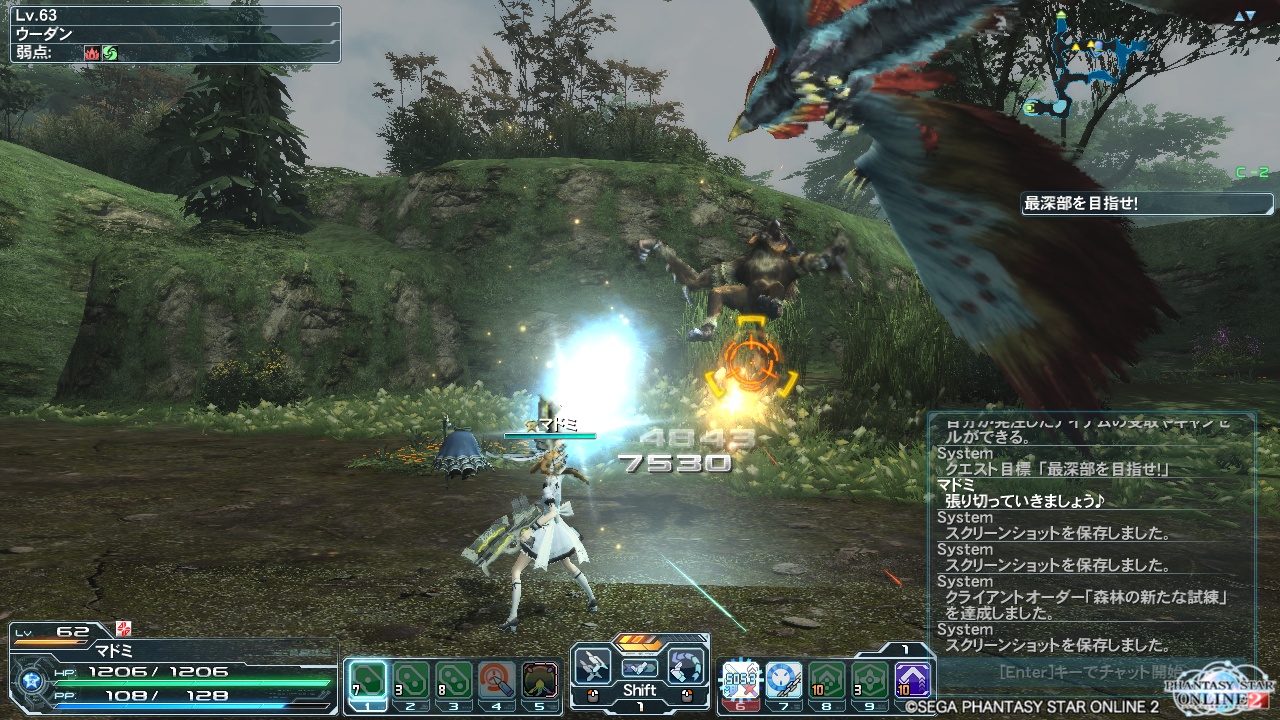Activate the dark beast-face skill in slot 5

(x=540, y=680)
